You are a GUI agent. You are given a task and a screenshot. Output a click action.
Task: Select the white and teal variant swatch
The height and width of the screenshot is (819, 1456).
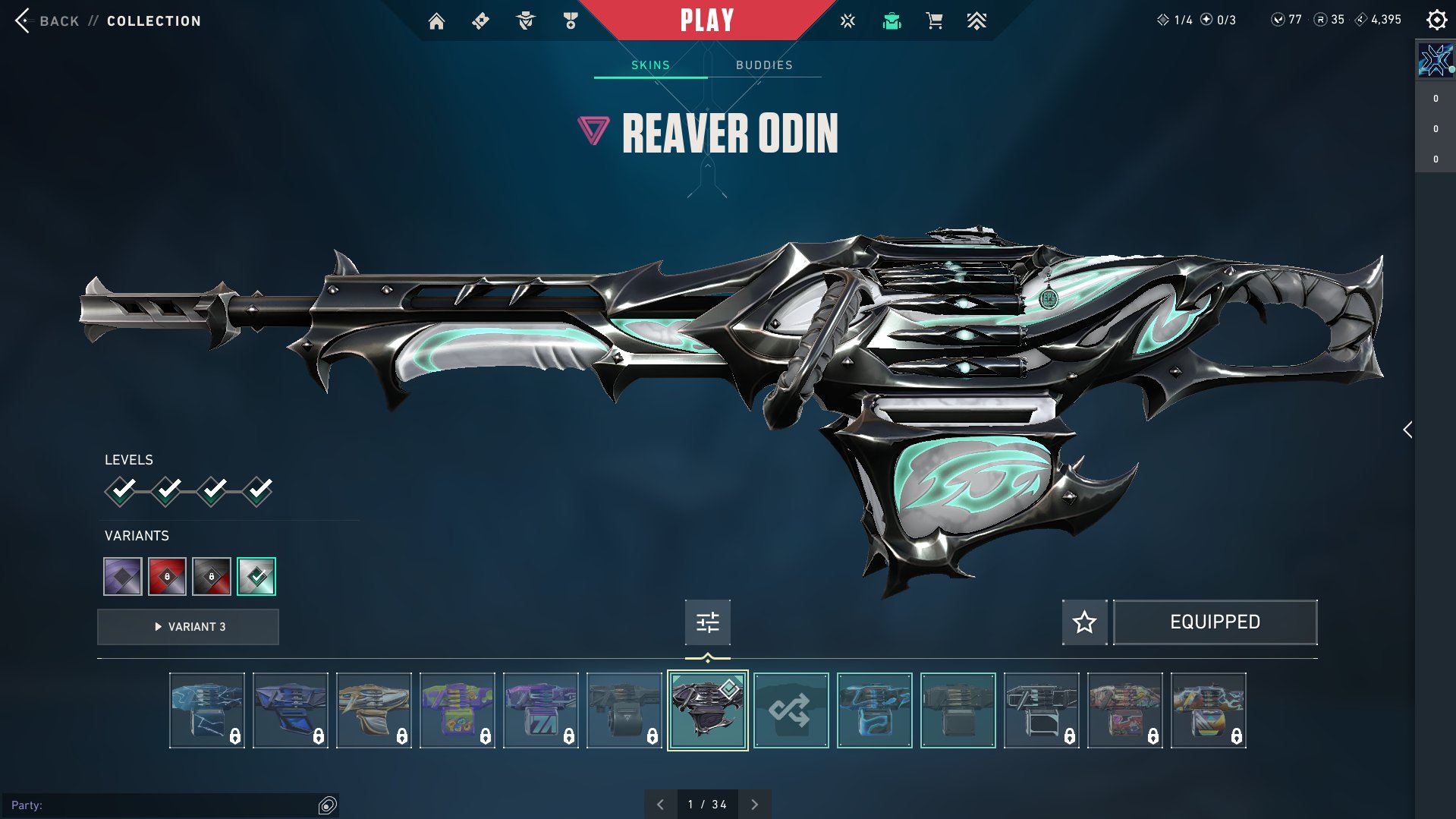[256, 576]
